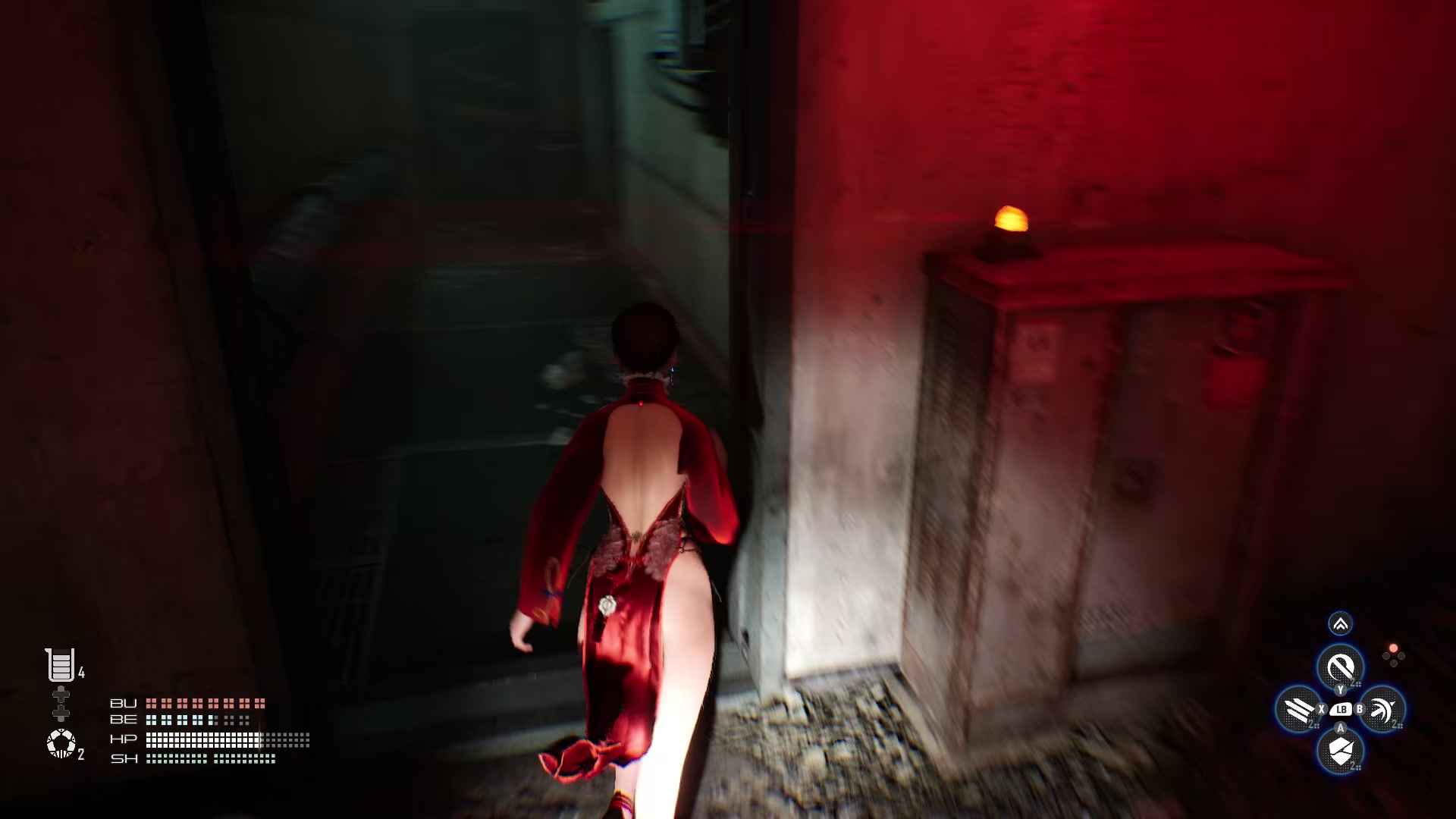This screenshot has height=819, width=1456.
Task: Activate the triple-slash ability beside the X button
Action: point(1297,709)
